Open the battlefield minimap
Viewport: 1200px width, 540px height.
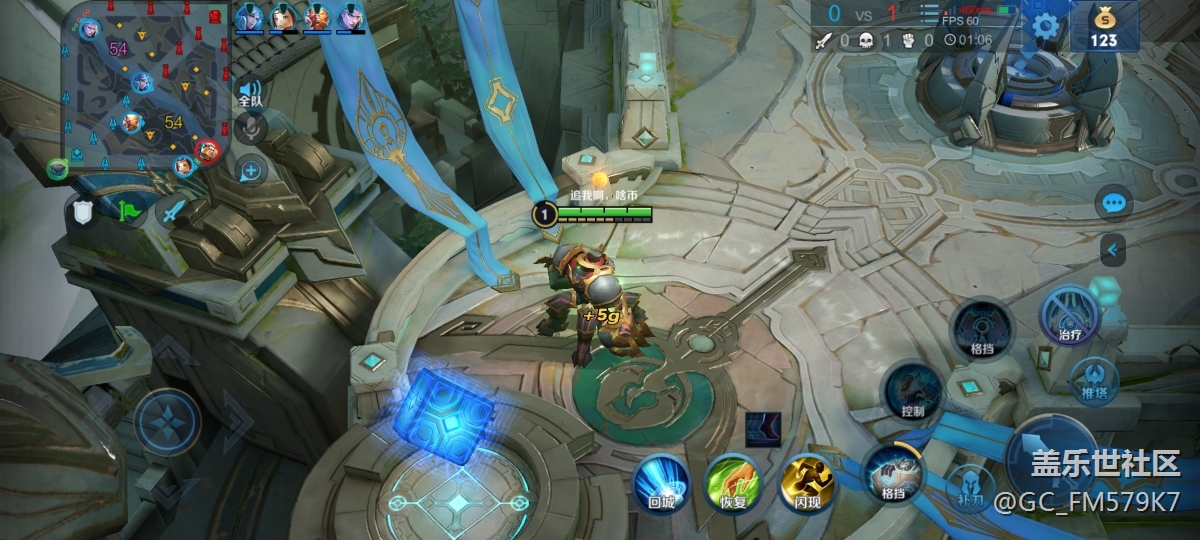(148, 87)
